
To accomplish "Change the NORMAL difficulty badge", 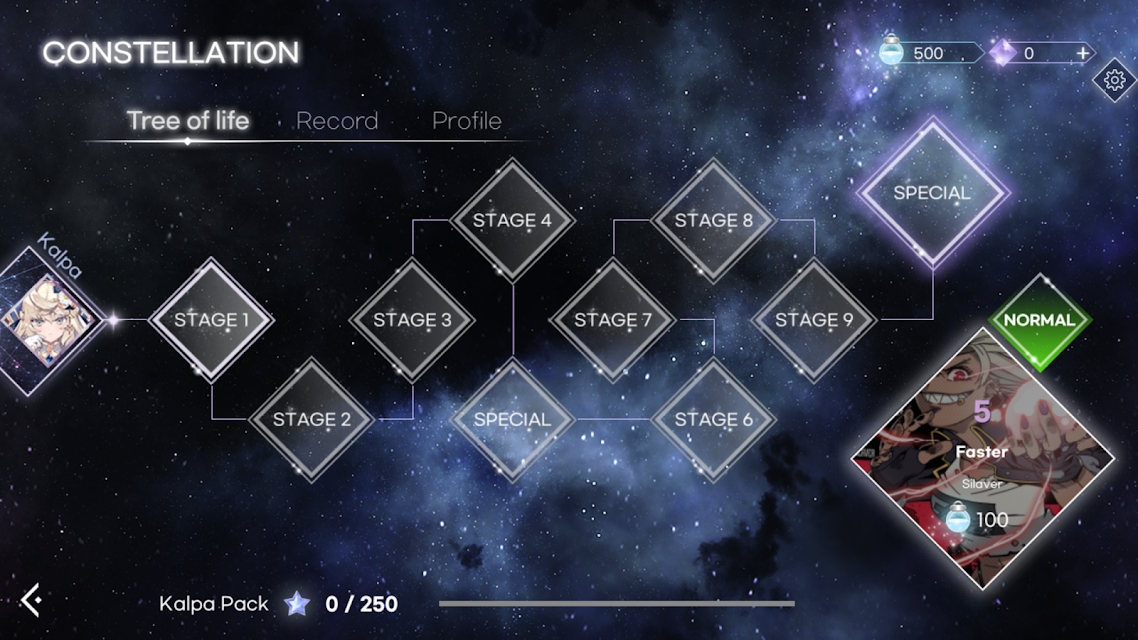I will coord(1039,321).
